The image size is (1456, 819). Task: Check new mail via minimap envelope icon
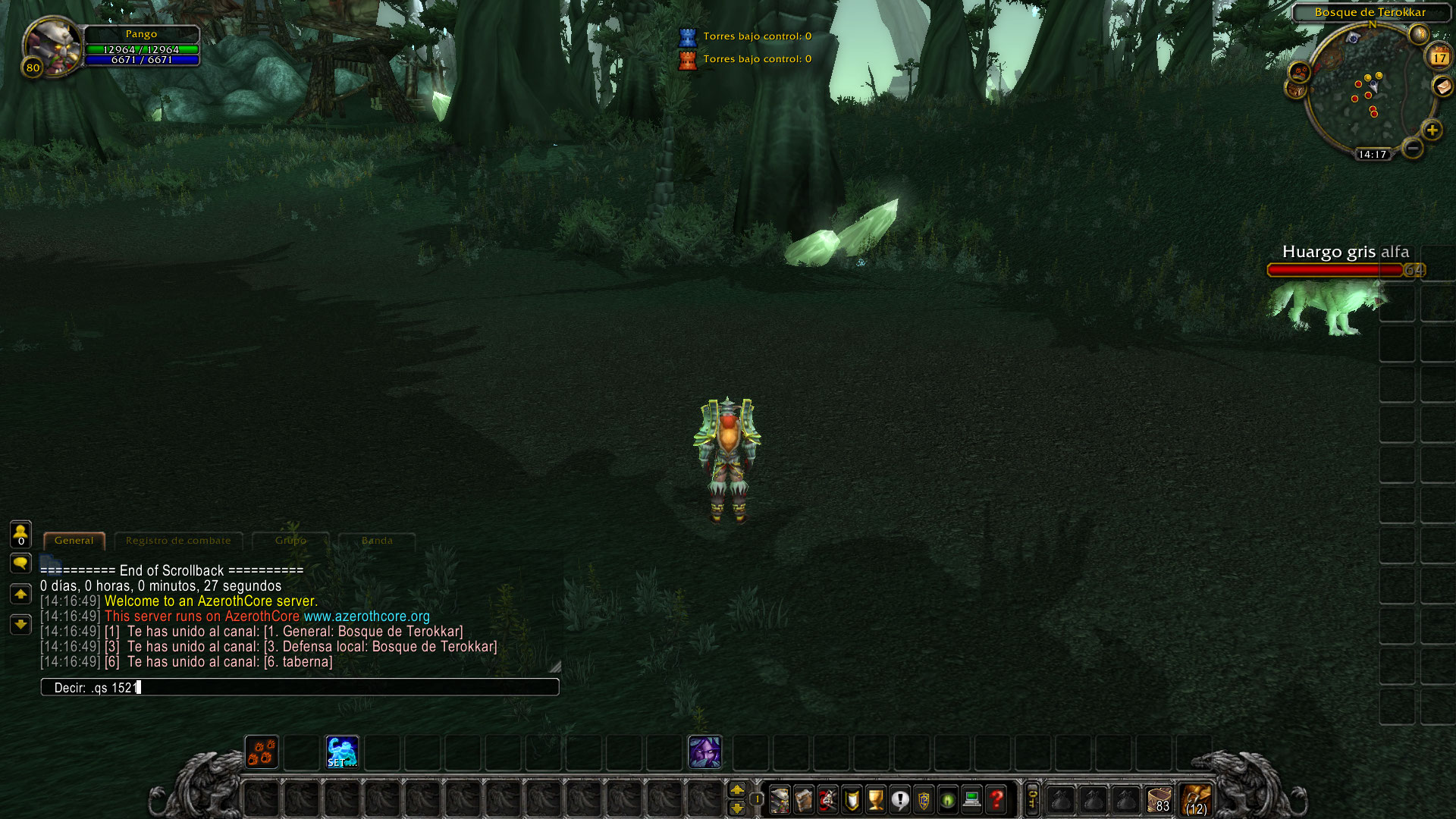pos(1442,87)
